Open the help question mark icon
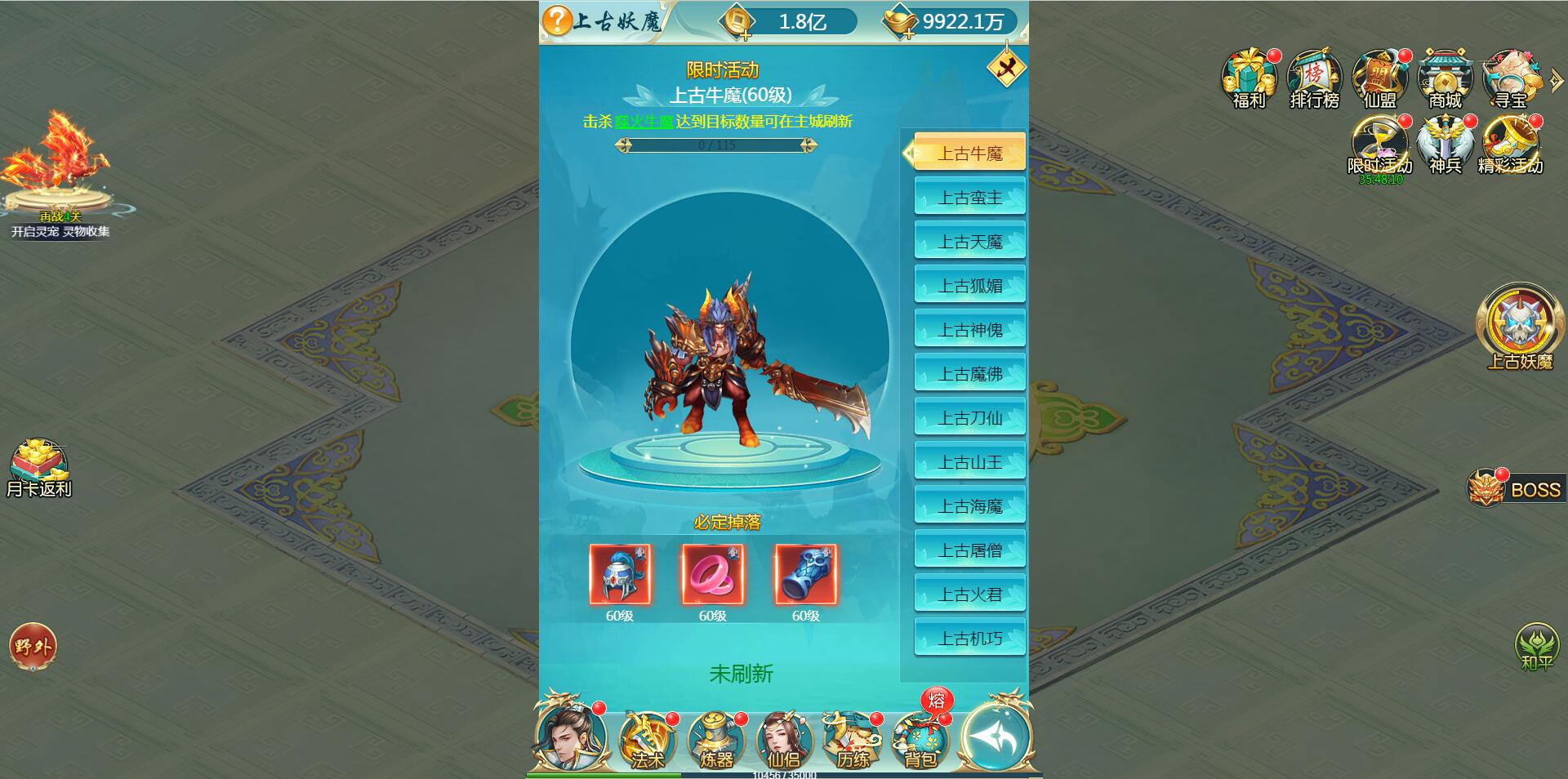 click(555, 20)
